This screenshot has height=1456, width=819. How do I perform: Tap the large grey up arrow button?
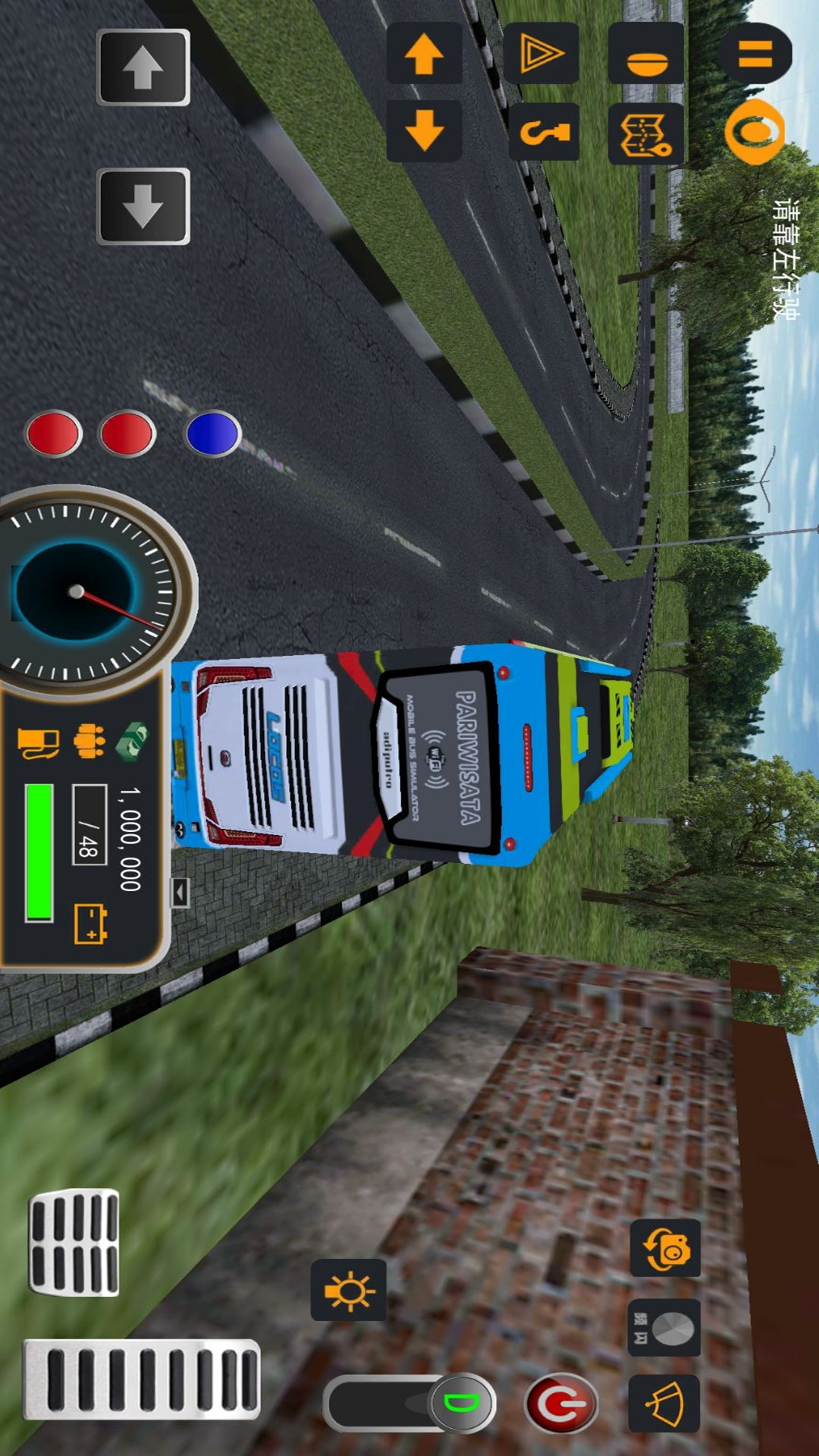[x=143, y=67]
